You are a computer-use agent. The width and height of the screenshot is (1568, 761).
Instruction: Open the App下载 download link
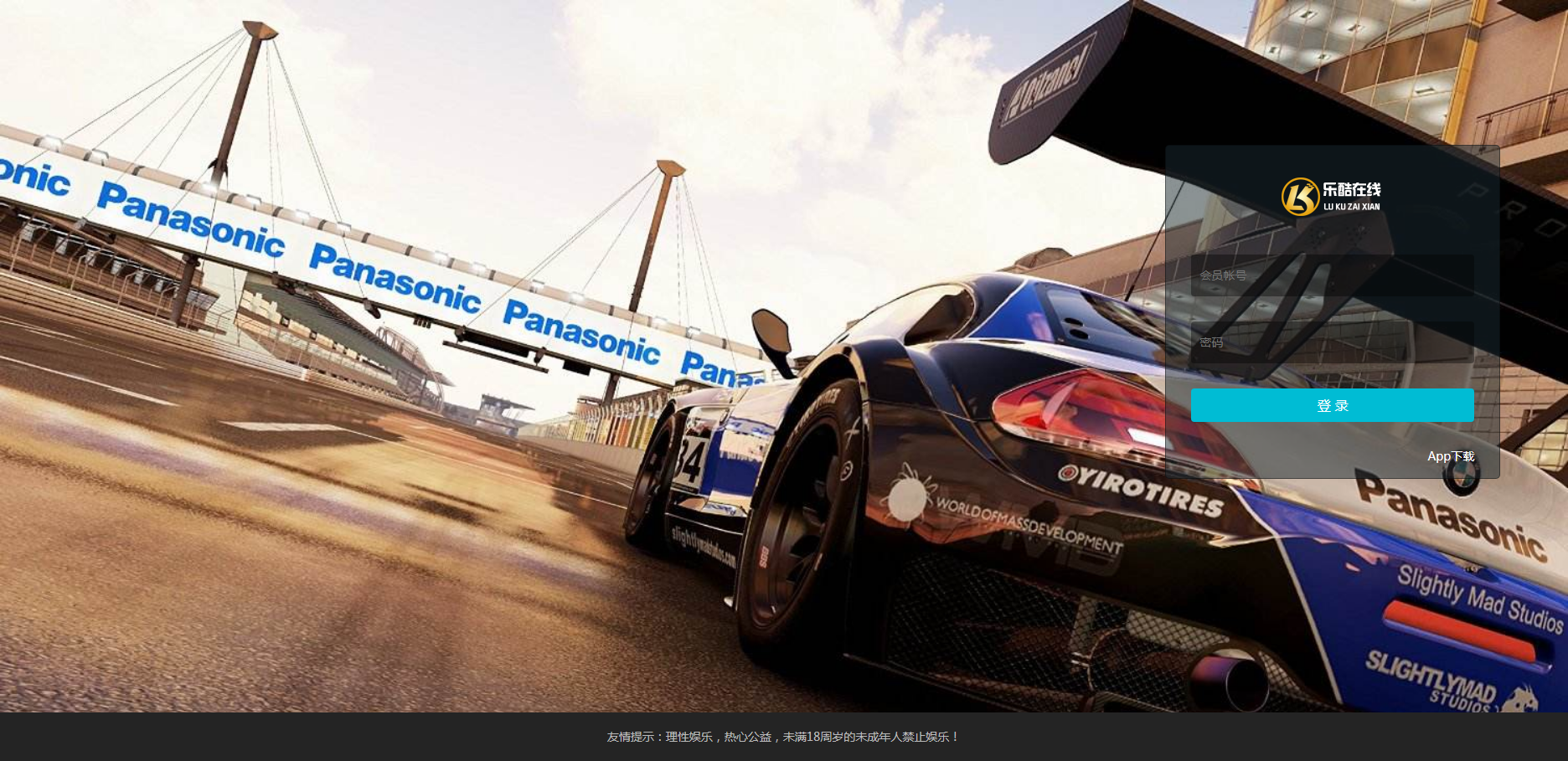click(1451, 456)
